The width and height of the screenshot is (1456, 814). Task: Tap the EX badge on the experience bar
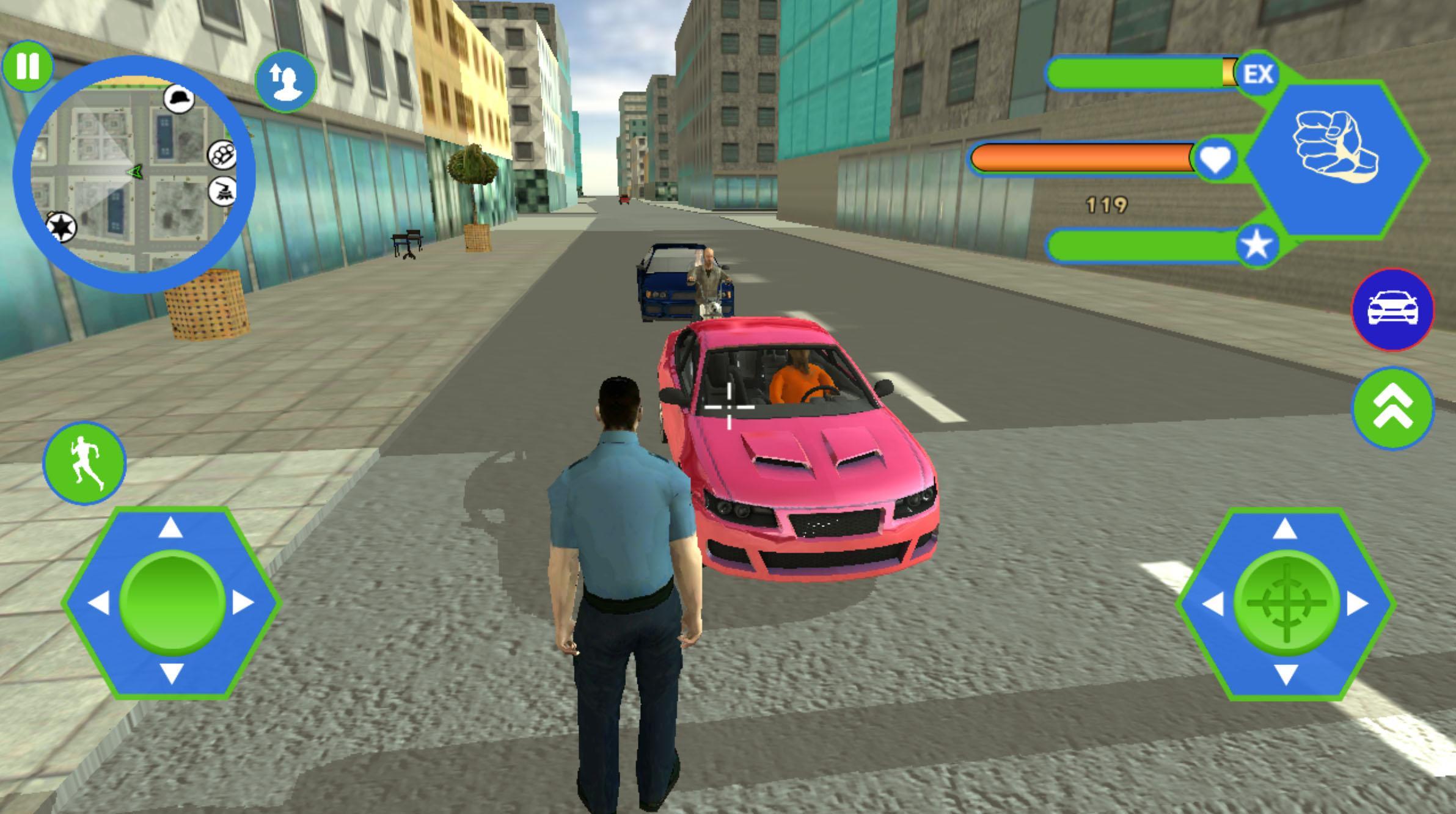[x=1259, y=73]
